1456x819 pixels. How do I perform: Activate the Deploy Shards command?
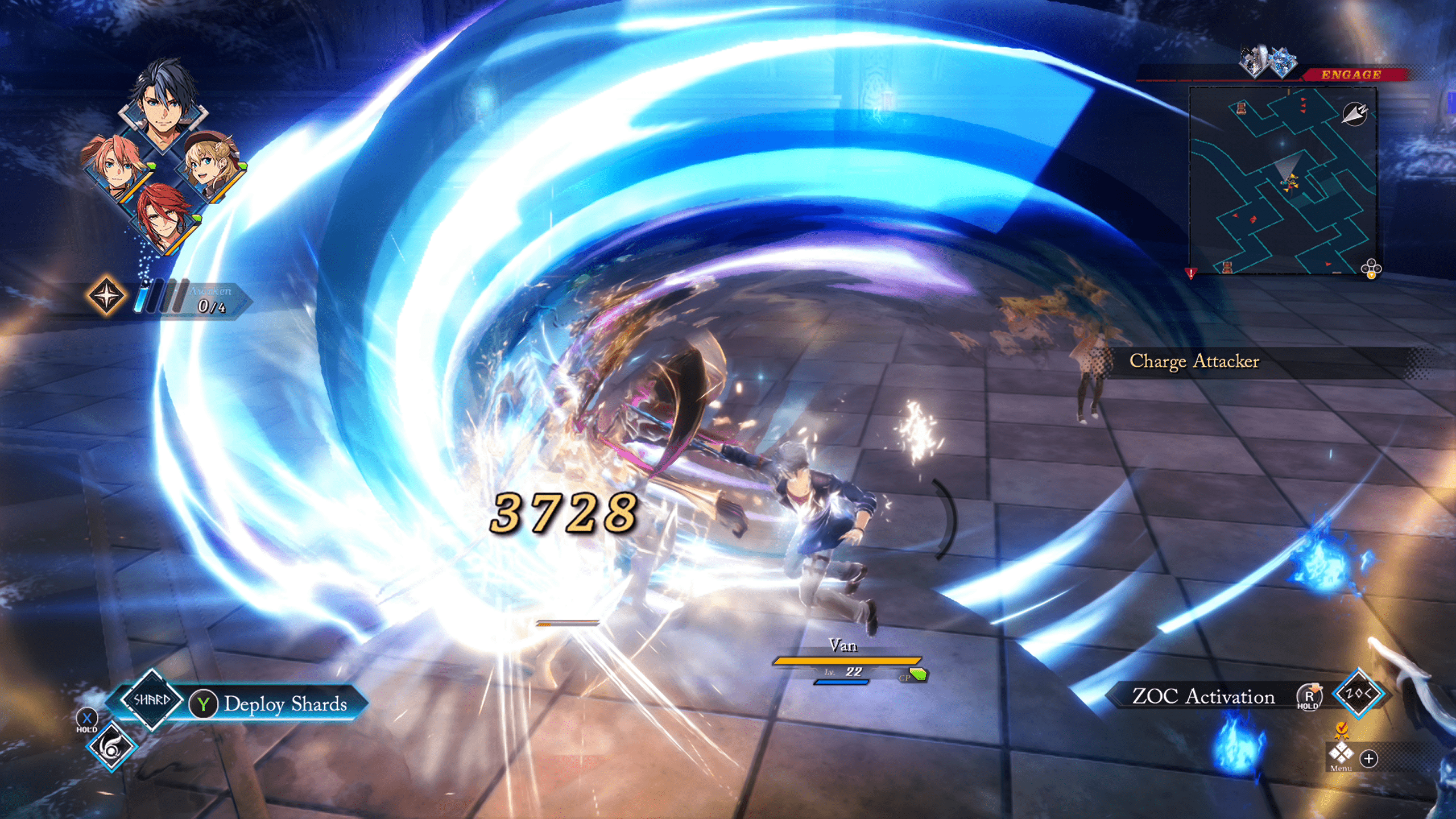click(x=284, y=704)
